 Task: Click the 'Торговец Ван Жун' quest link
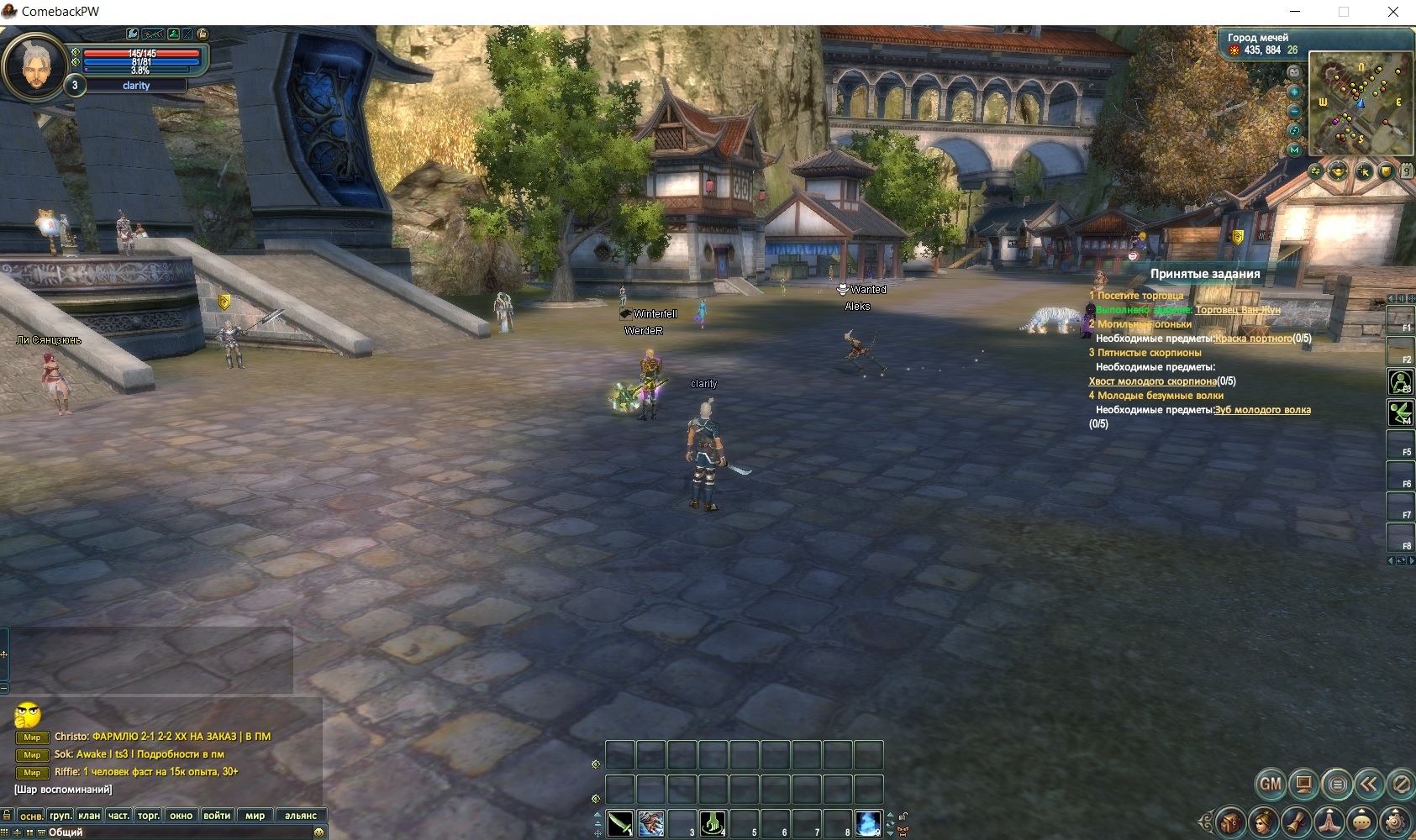click(x=1238, y=310)
